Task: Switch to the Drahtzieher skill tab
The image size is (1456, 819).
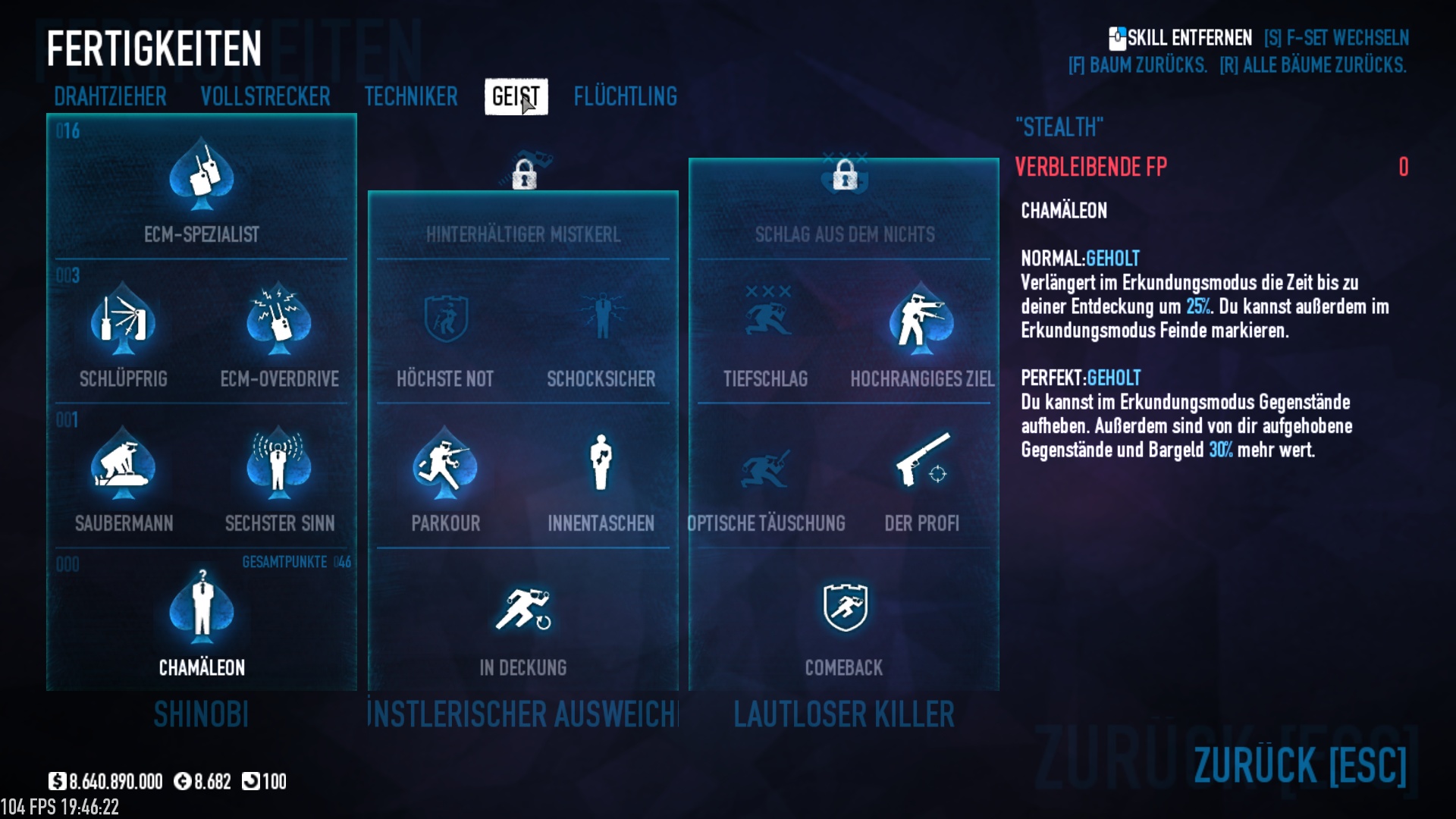Action: coord(110,97)
